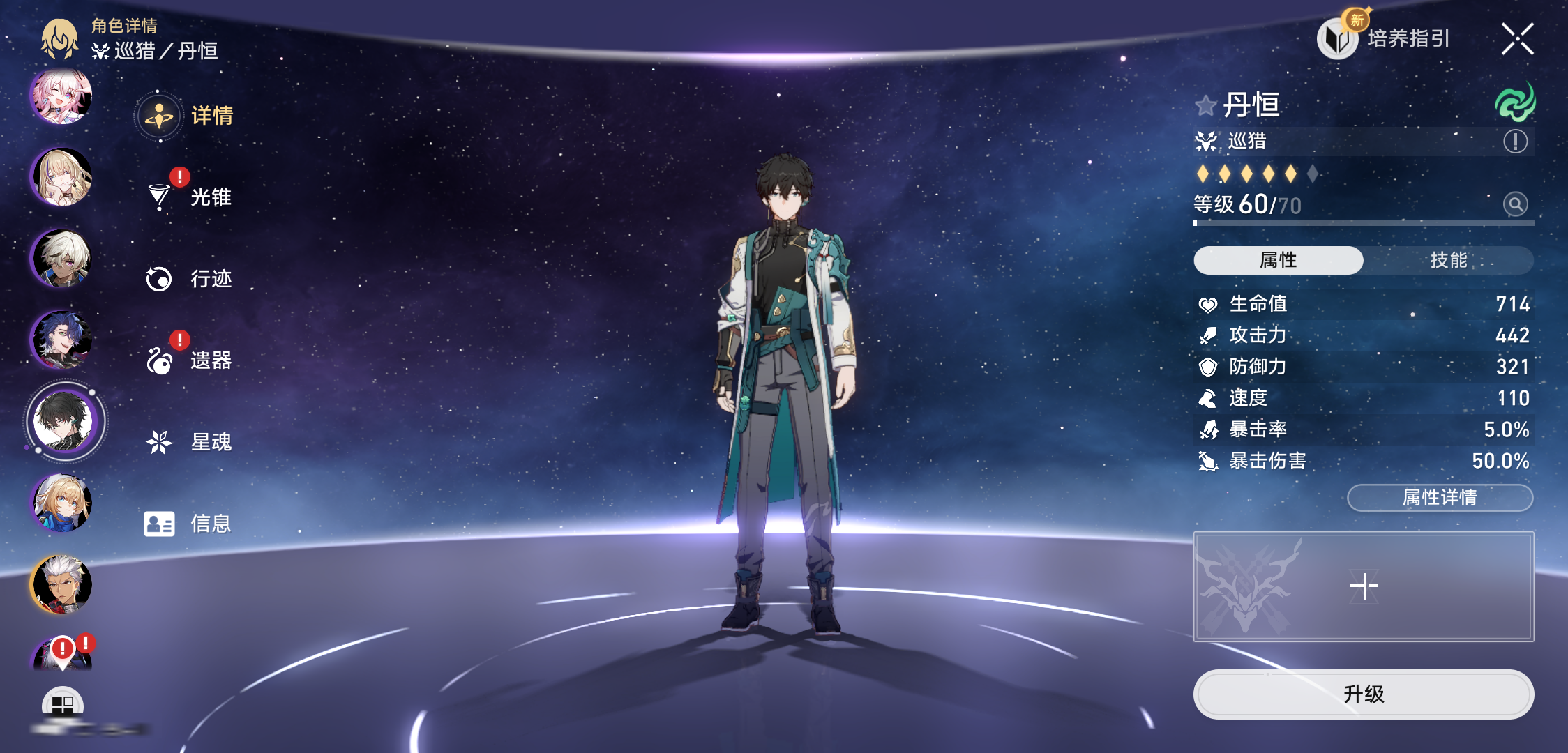Choose the white-haired red-clothed character portrait

point(61,584)
